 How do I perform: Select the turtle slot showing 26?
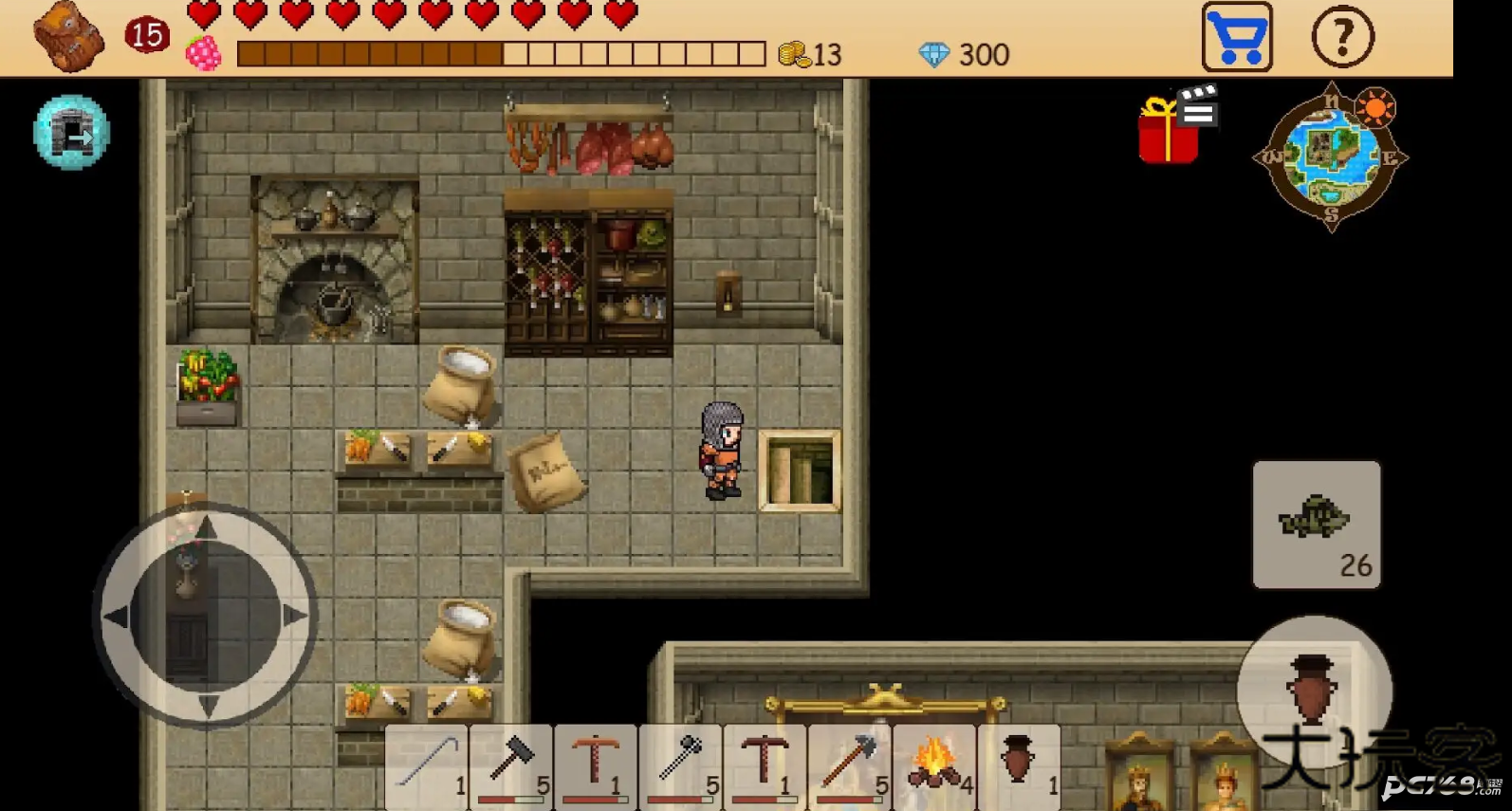tap(1316, 525)
